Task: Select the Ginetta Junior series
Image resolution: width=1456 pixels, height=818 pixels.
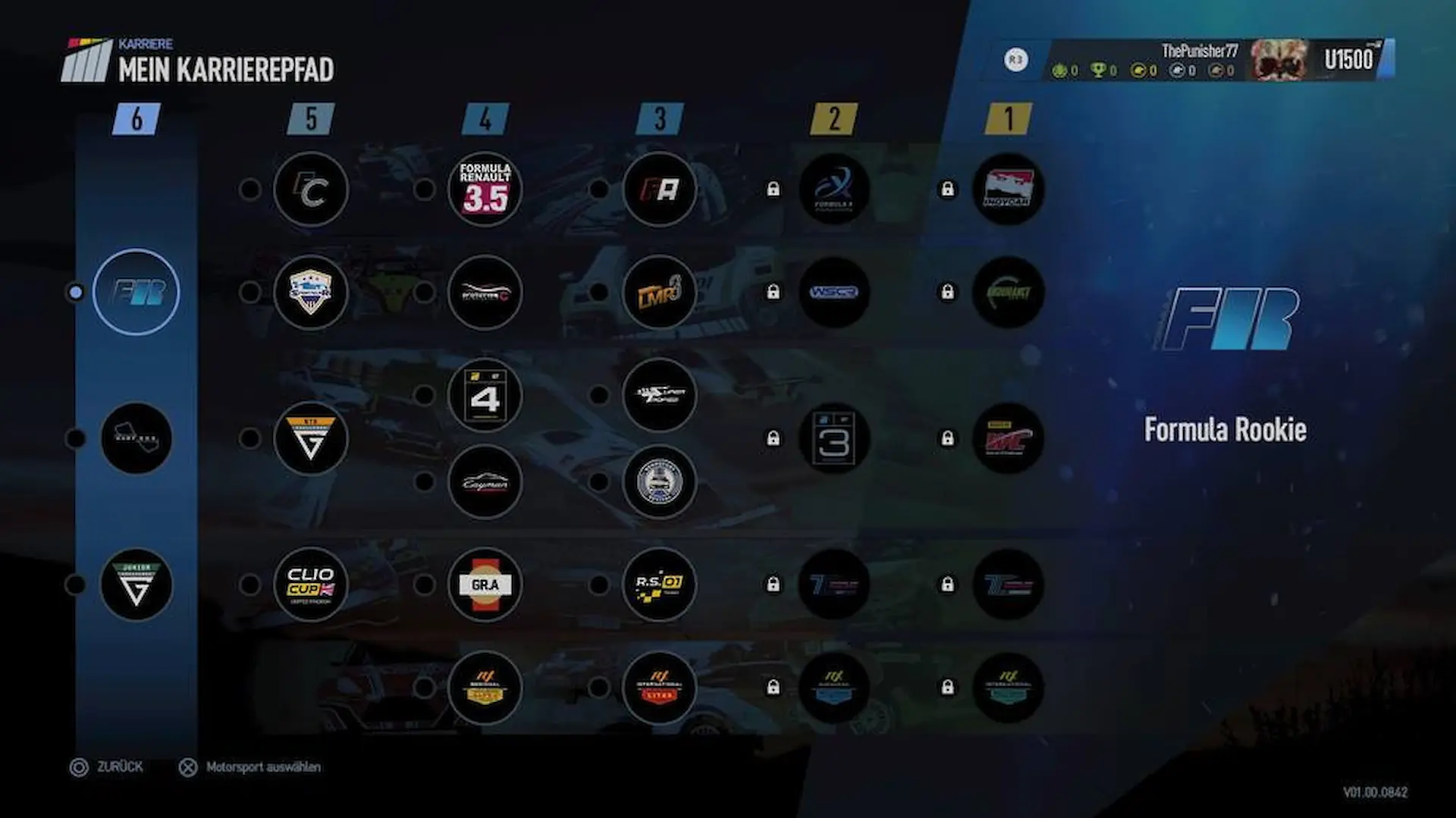Action: click(136, 585)
